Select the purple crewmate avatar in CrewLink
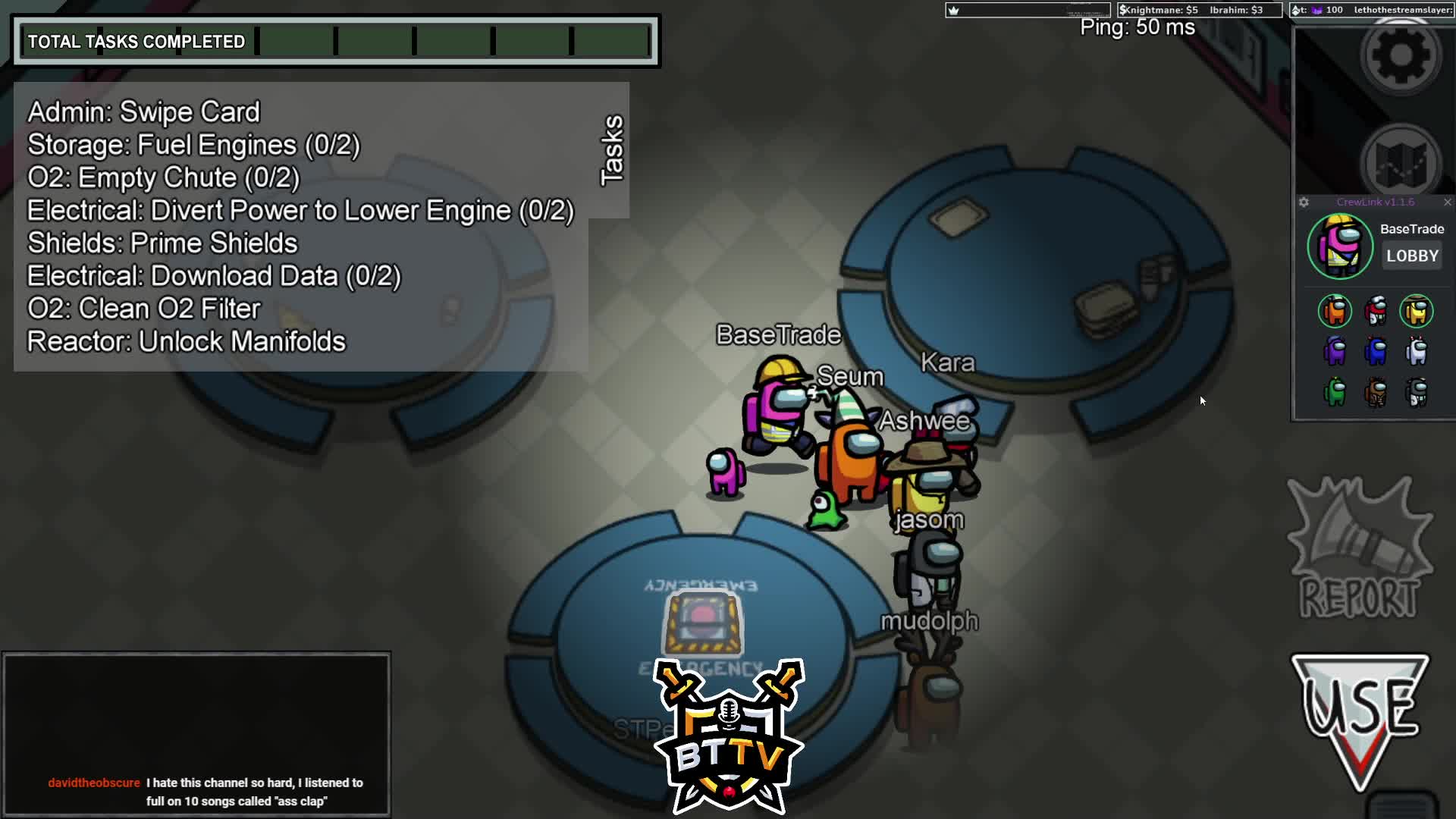 point(1335,351)
